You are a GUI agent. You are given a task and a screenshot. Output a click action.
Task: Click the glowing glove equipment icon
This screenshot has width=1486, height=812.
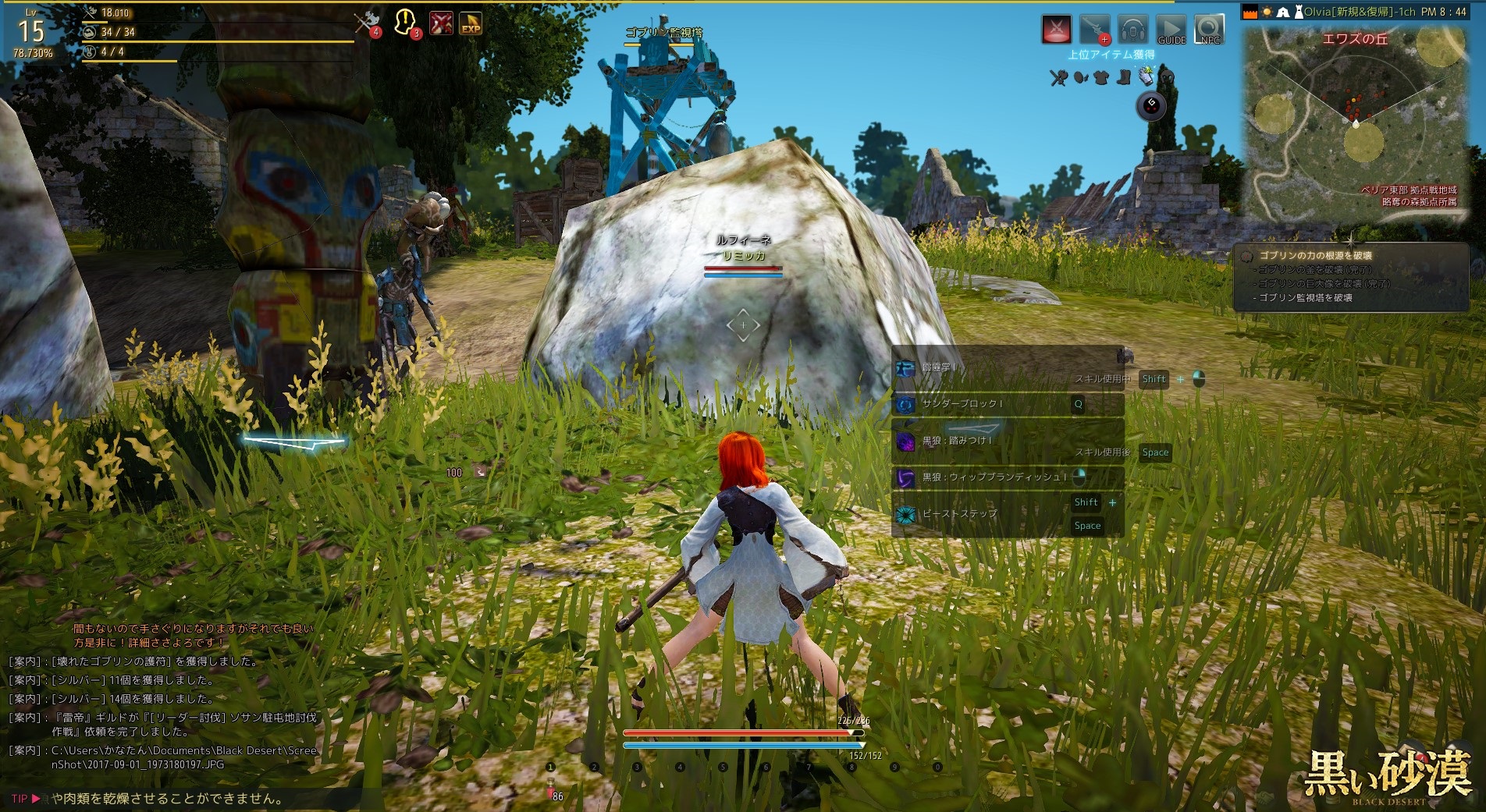[x=1146, y=76]
